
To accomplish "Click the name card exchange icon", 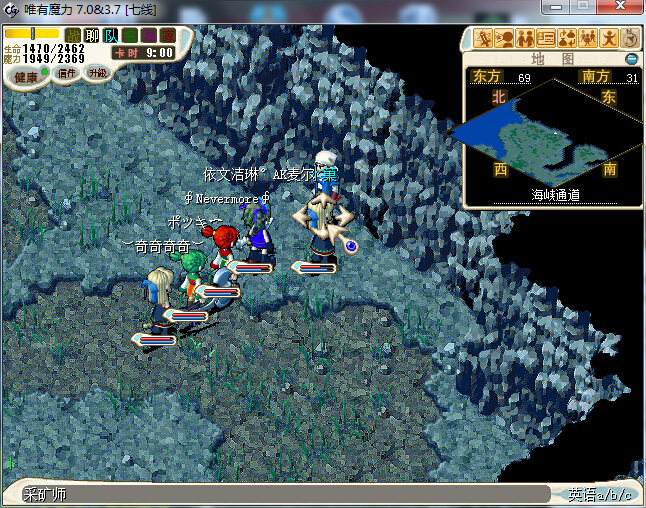I will tap(546, 39).
